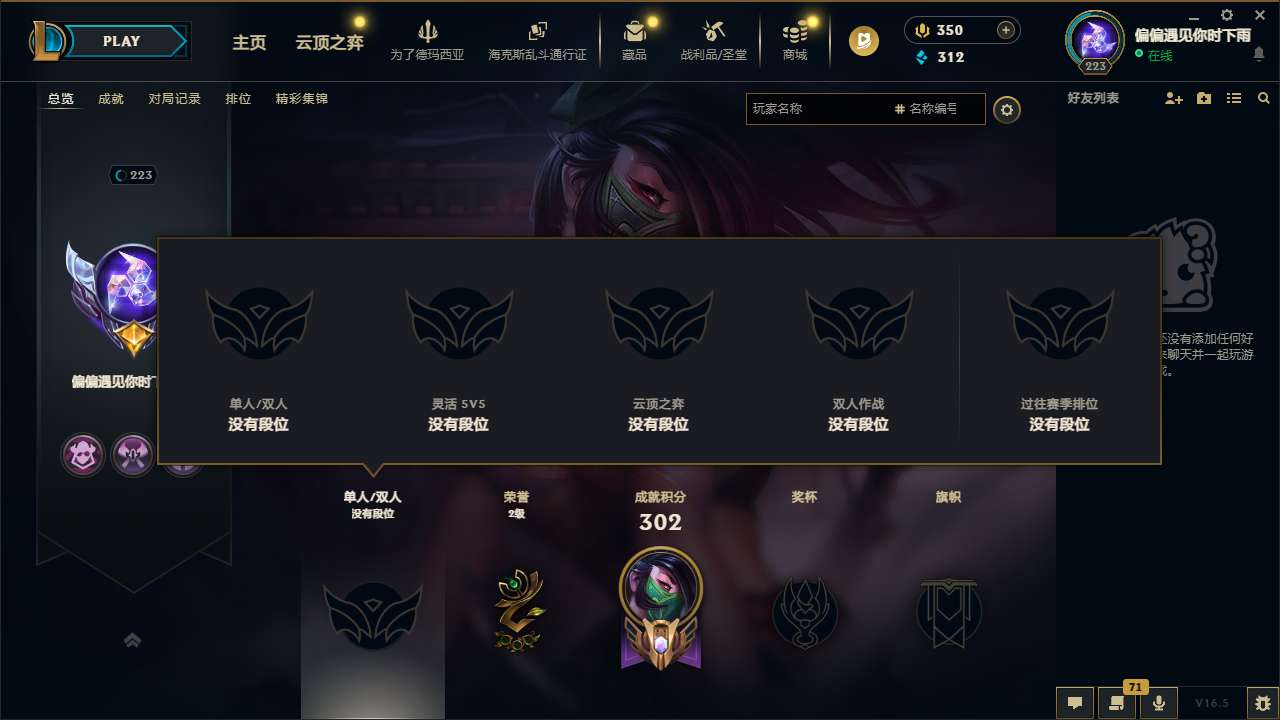Switch to the 成就 tab

pyautogui.click(x=110, y=99)
